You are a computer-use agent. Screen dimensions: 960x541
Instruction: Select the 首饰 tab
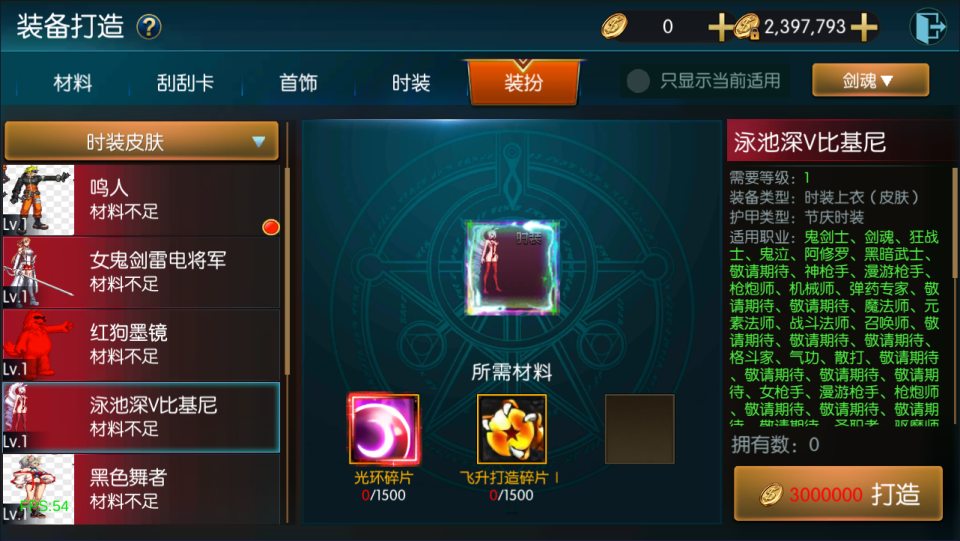click(298, 83)
